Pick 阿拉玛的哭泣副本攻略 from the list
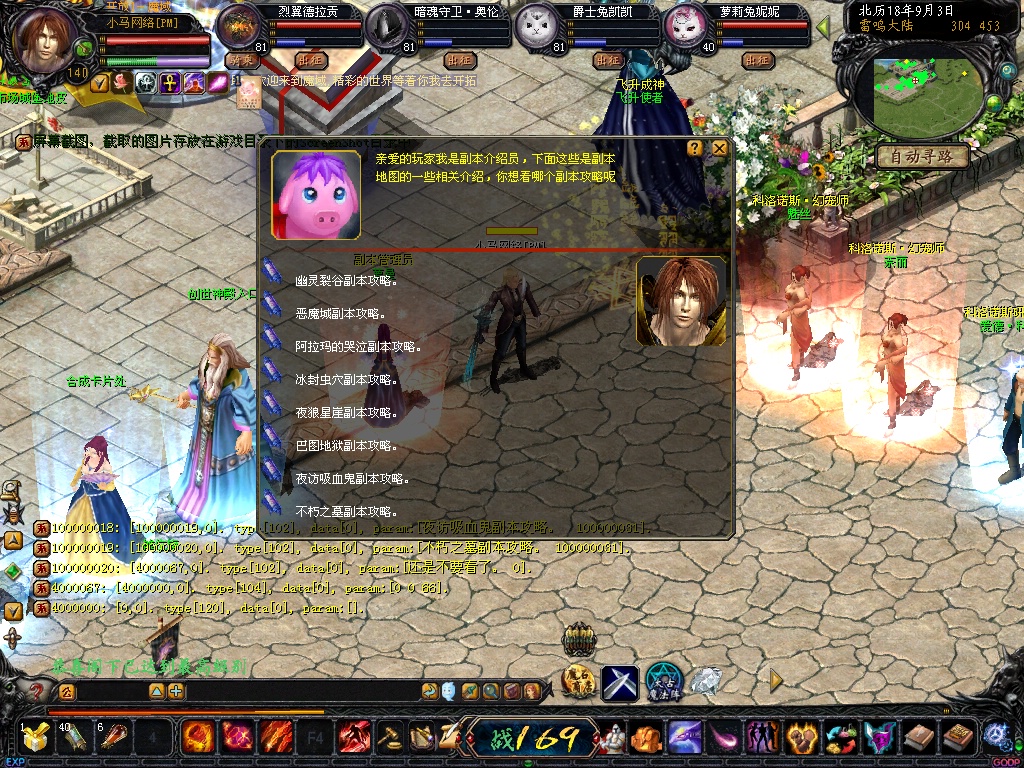 click(358, 347)
